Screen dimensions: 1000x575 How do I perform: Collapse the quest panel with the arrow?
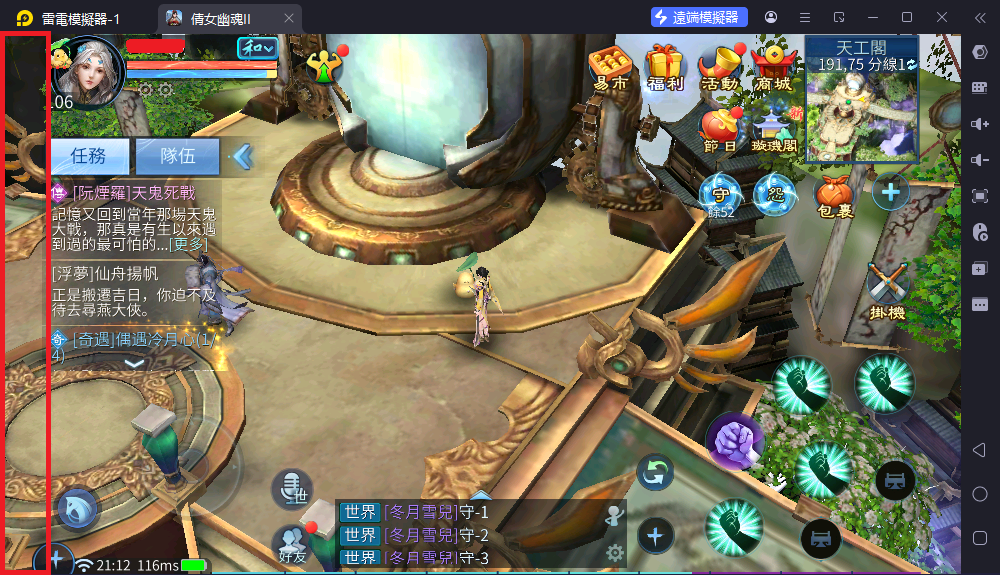point(243,156)
